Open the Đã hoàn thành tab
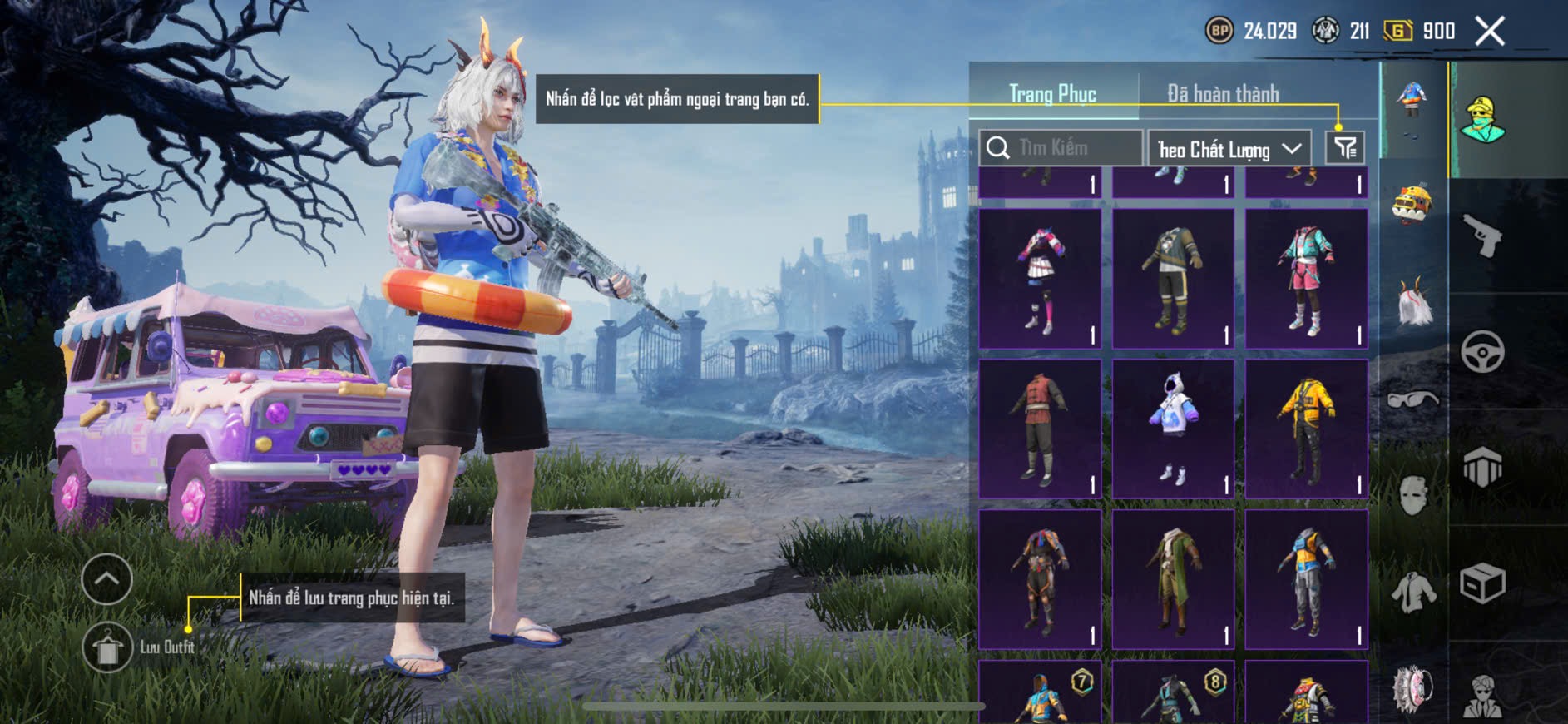This screenshot has height=724, width=1568. (1223, 94)
